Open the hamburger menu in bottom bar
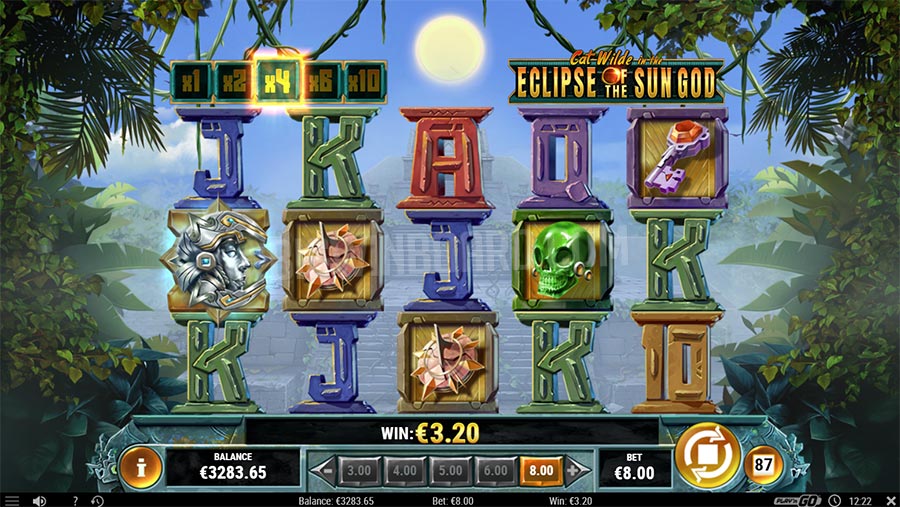 click(x=12, y=500)
